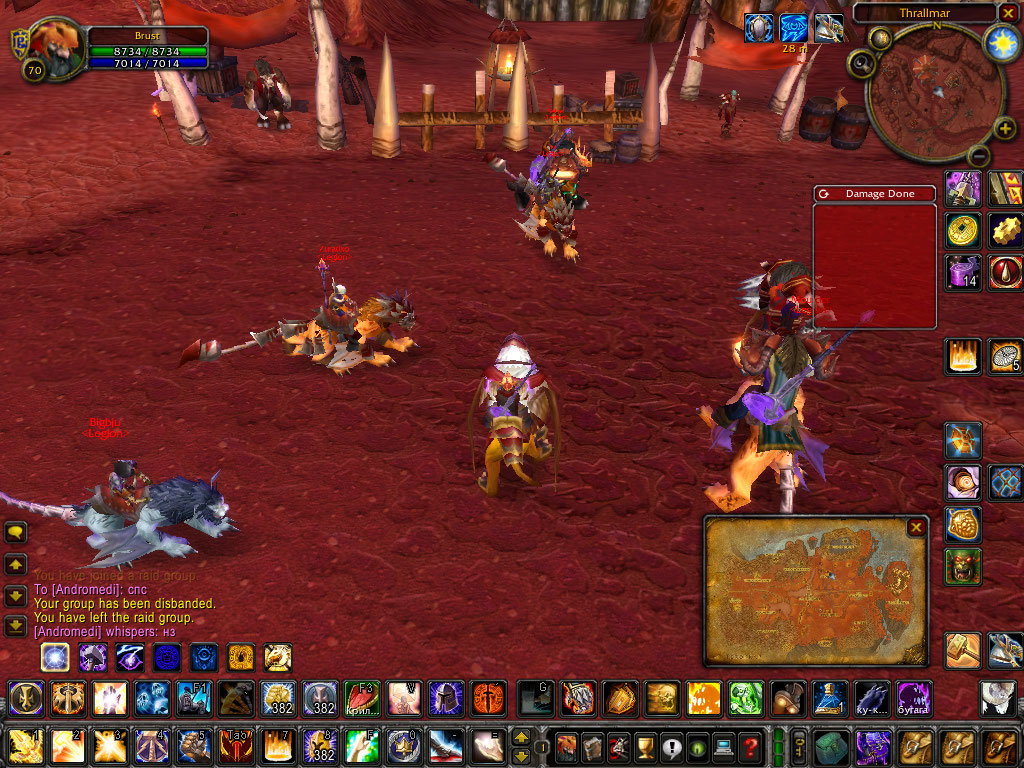Image resolution: width=1024 pixels, height=768 pixels.
Task: Close the Hellfire Peninsula zone map window
Action: (x=915, y=527)
